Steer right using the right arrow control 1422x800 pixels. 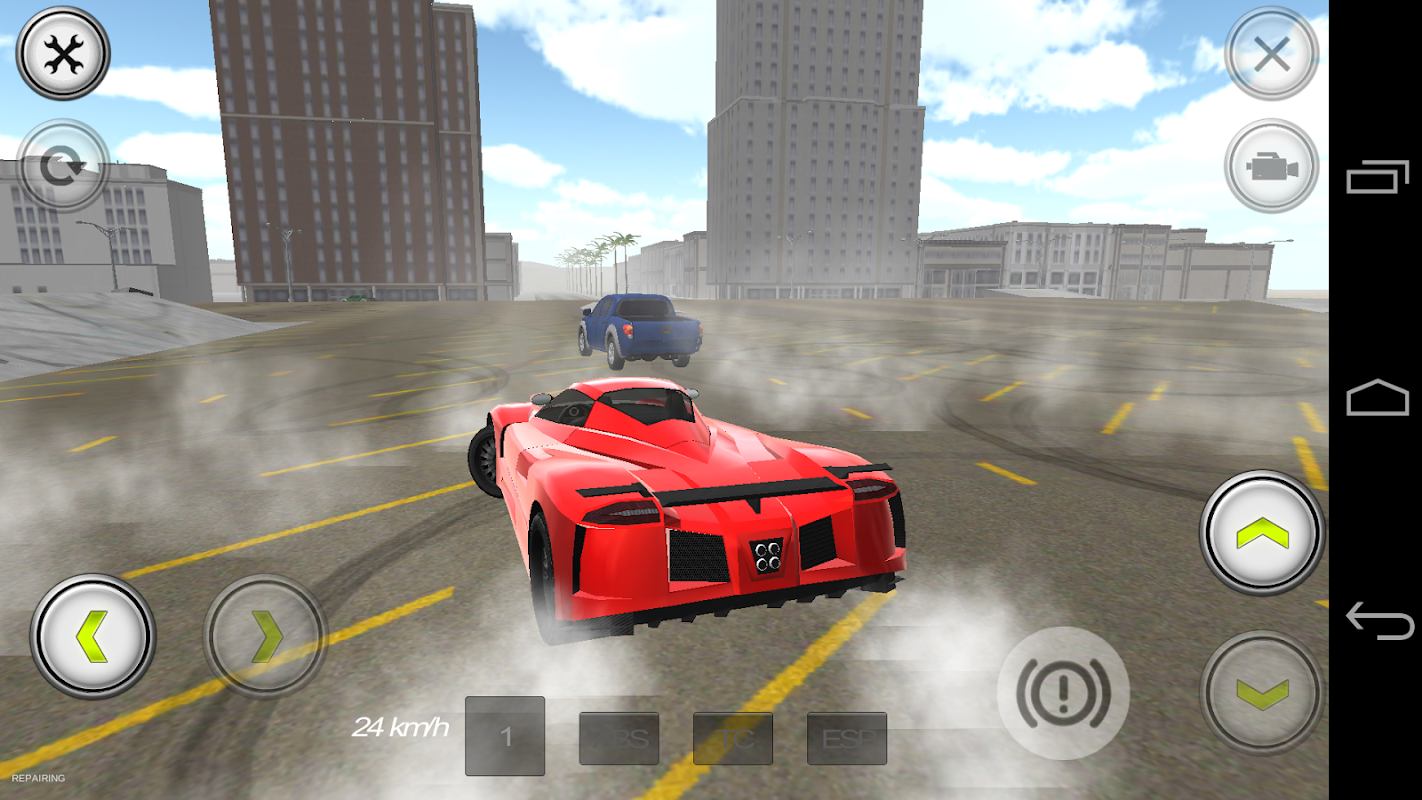coord(264,634)
